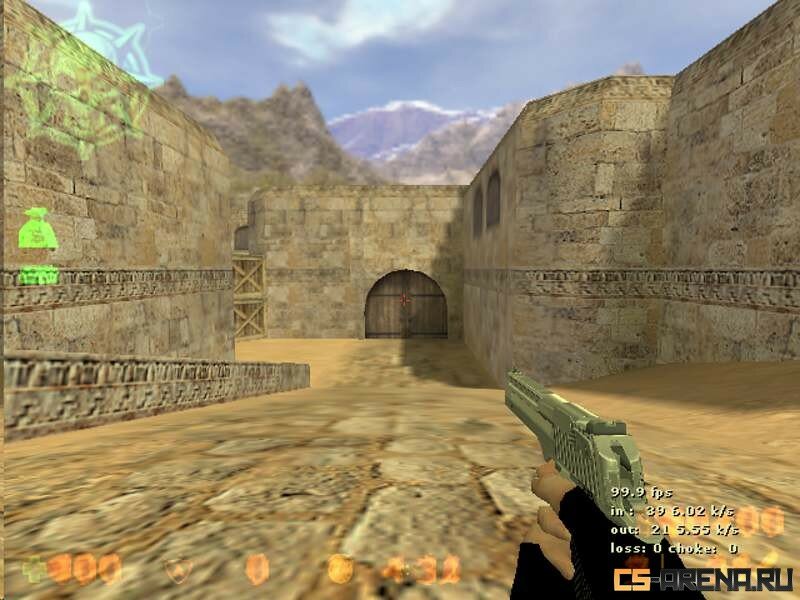Click the green health cross icon
800x600 pixels.
33,569
